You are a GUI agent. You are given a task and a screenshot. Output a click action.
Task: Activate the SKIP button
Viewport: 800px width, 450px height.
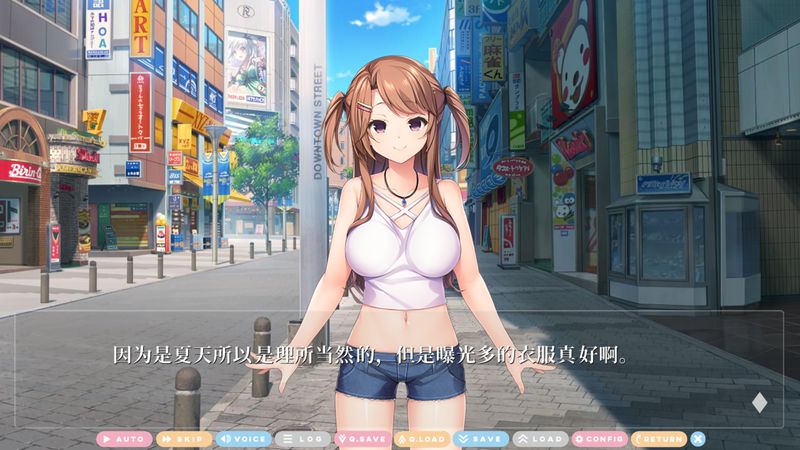coord(183,438)
